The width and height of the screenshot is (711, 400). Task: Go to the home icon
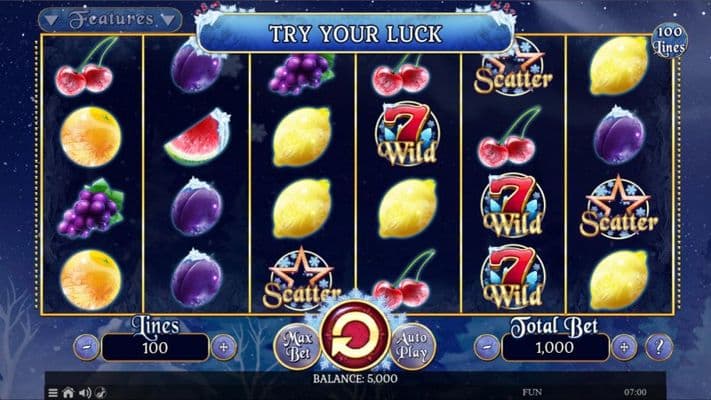pos(68,392)
